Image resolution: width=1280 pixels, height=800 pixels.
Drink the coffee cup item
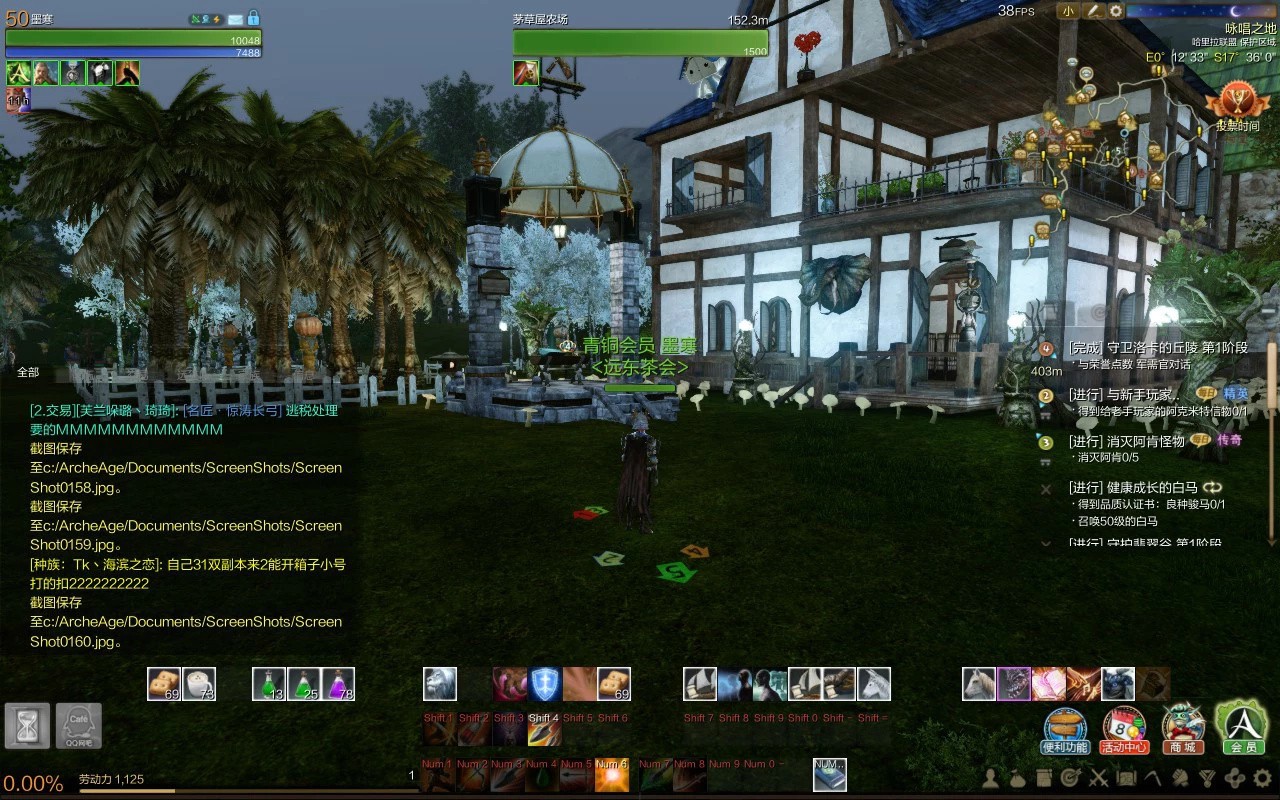[199, 684]
